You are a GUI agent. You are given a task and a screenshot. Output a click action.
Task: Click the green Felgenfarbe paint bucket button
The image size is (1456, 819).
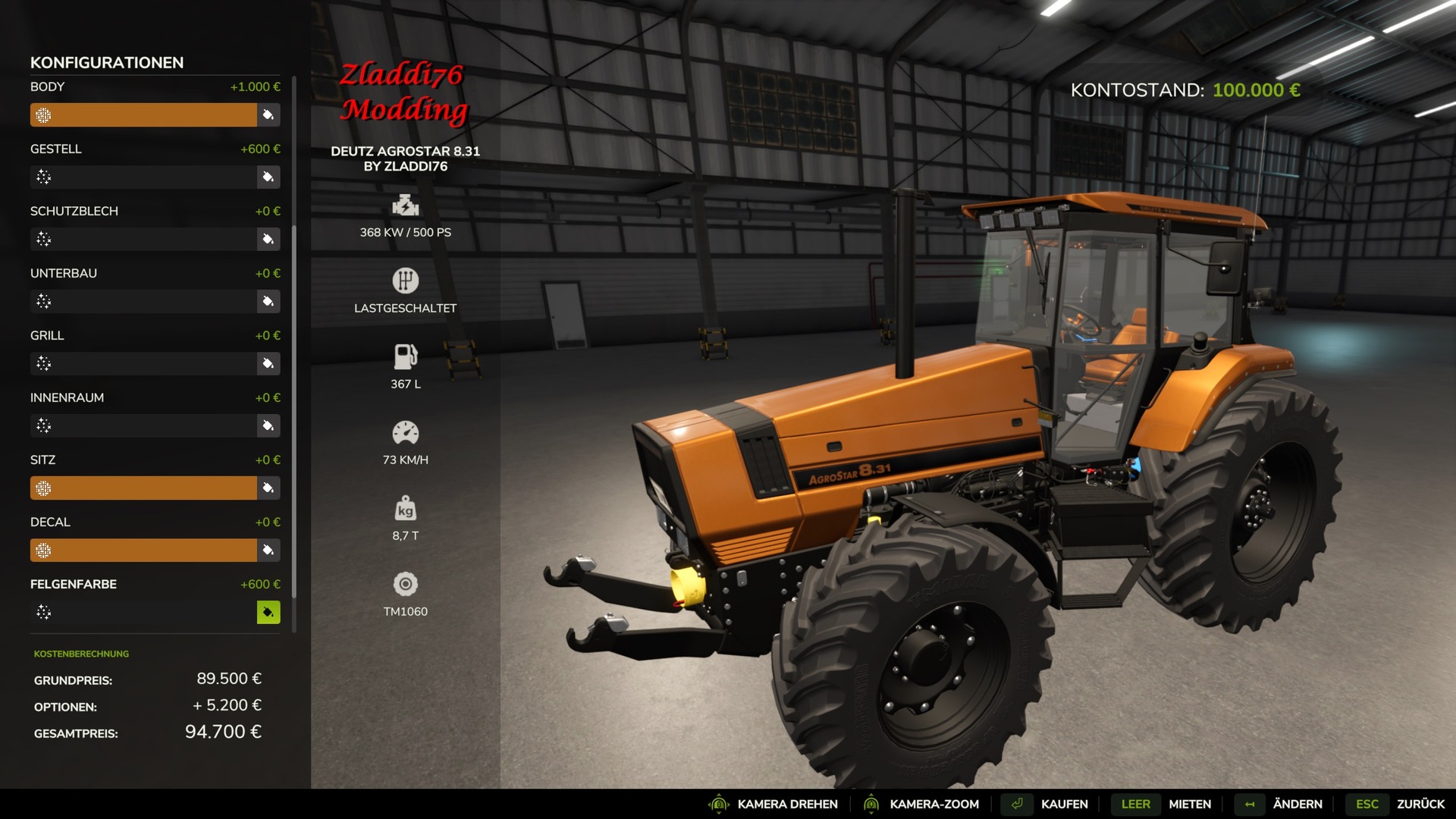point(268,613)
